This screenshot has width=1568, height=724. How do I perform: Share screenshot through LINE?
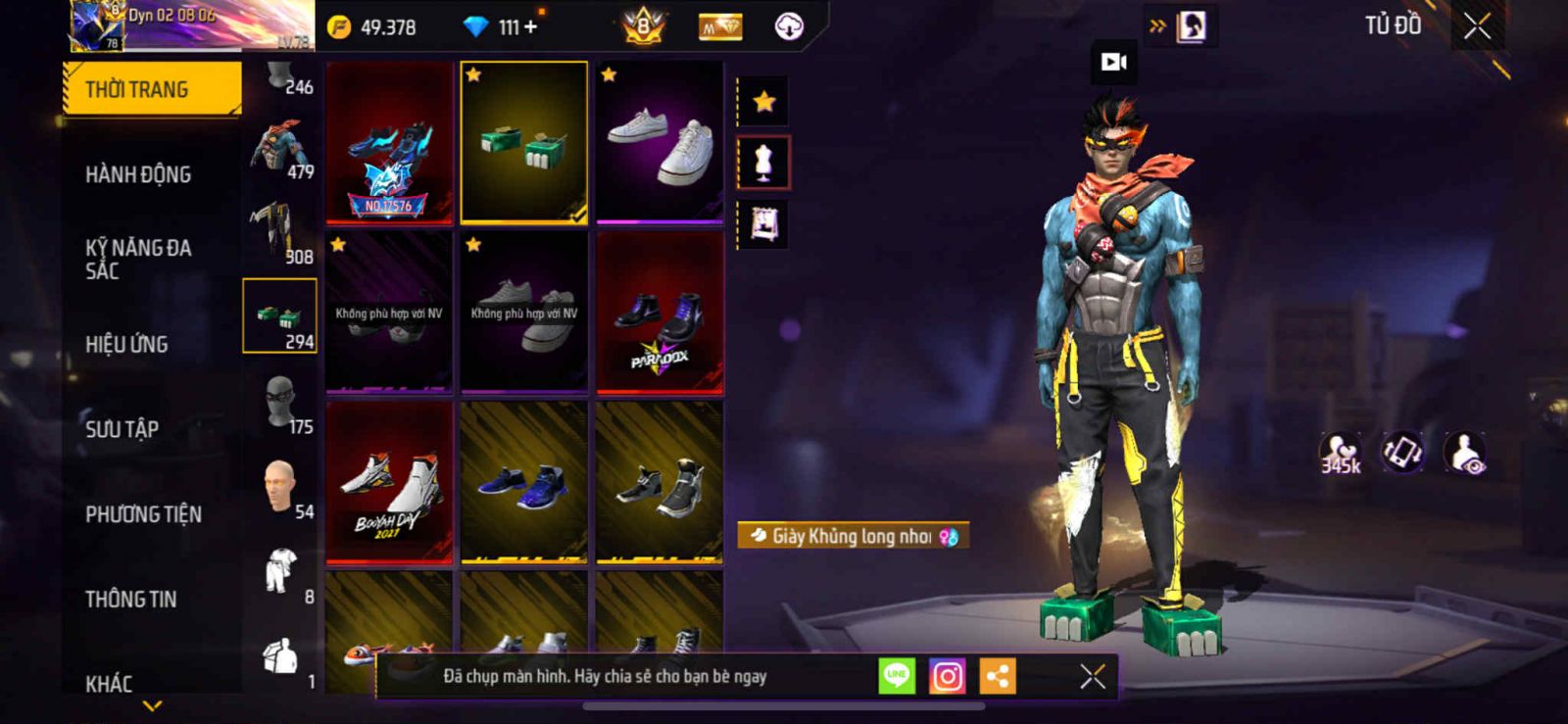897,676
